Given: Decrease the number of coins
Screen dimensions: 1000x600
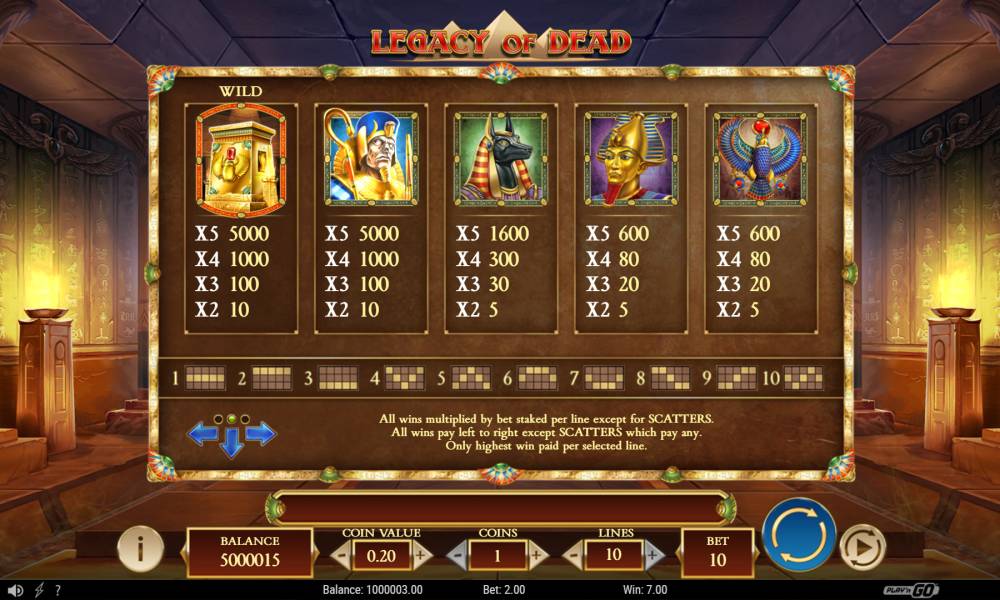Looking at the screenshot, I should pos(456,554).
